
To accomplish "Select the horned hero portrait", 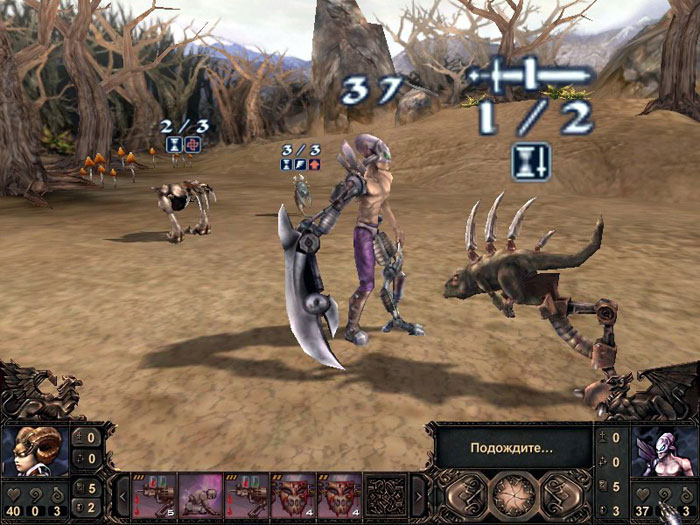I will [35, 453].
